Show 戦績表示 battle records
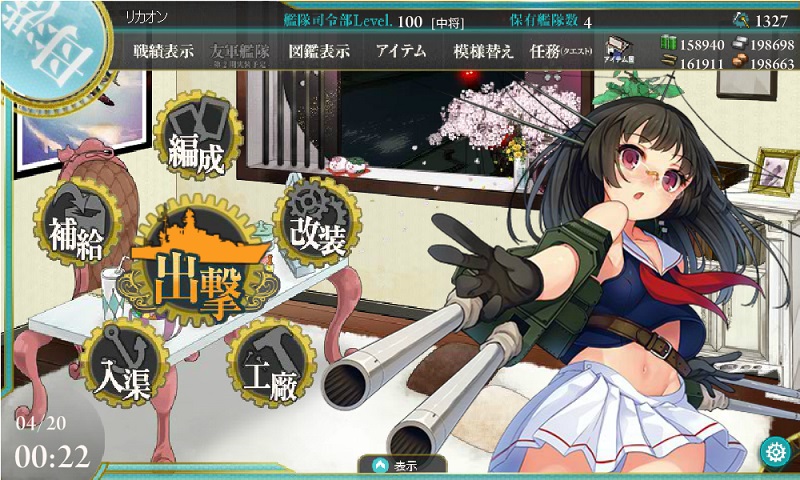 click(x=165, y=51)
